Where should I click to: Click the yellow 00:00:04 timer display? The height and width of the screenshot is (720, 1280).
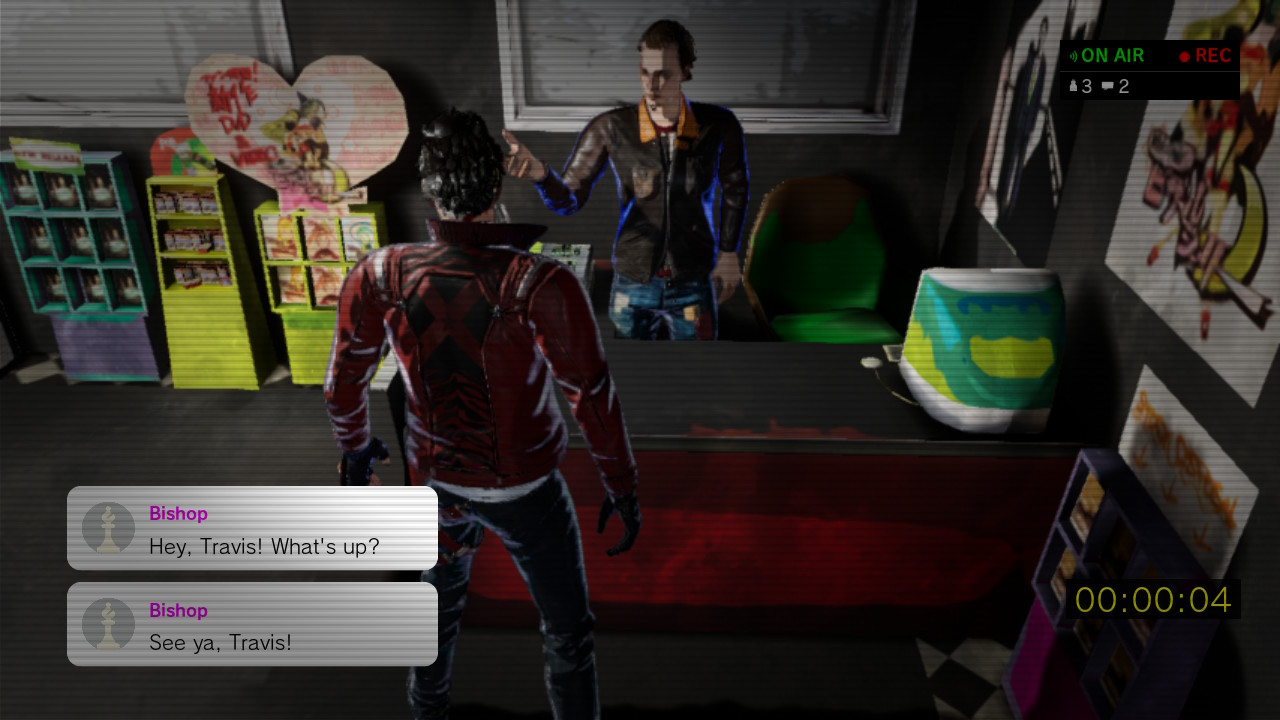[x=1151, y=601]
